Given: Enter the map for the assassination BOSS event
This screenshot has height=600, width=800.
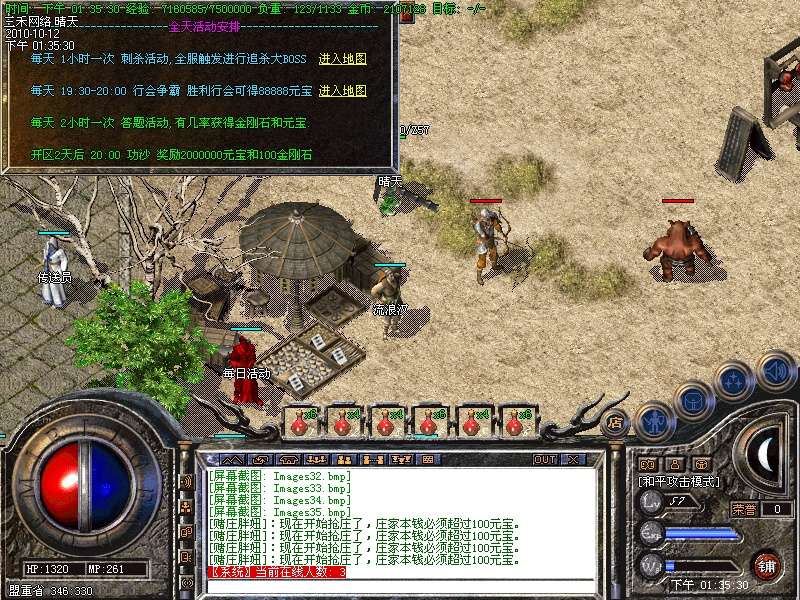Looking at the screenshot, I should pyautogui.click(x=342, y=59).
